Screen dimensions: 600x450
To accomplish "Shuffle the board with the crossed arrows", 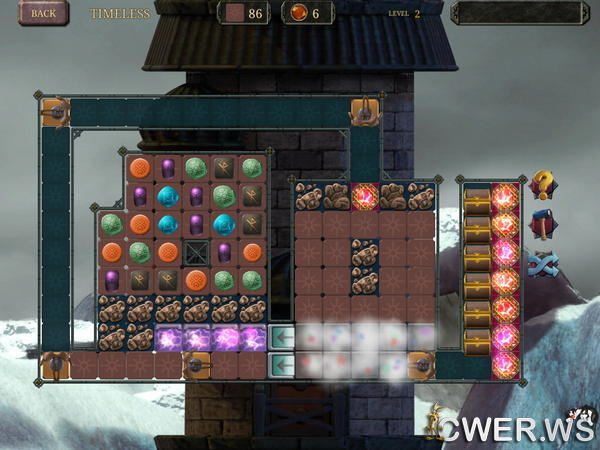I will pos(542,264).
